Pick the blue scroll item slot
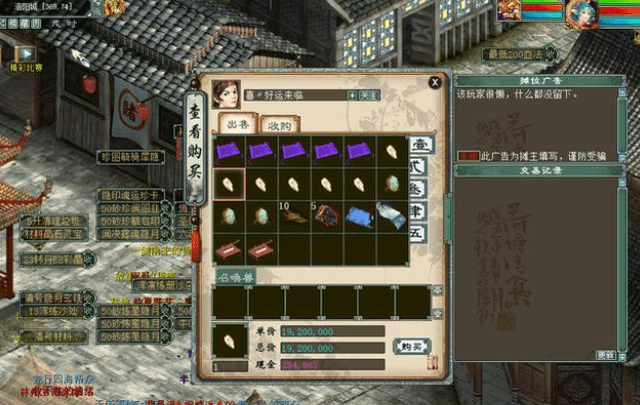This screenshot has height=405, width=640. click(360, 216)
